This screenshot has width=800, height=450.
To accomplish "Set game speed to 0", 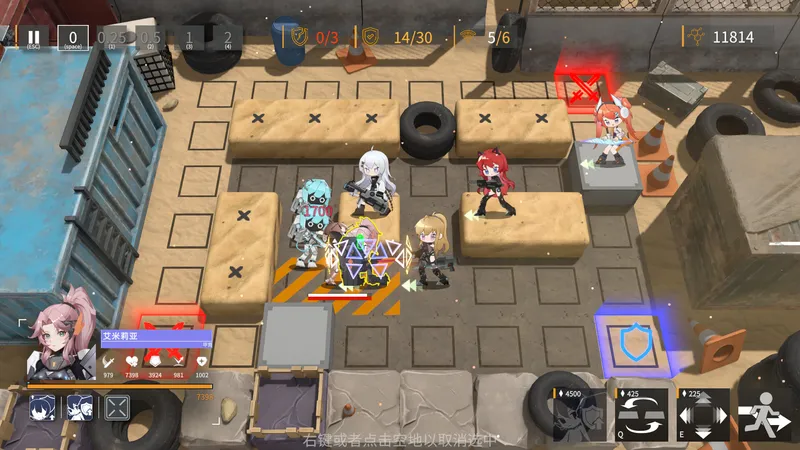I will click(72, 38).
